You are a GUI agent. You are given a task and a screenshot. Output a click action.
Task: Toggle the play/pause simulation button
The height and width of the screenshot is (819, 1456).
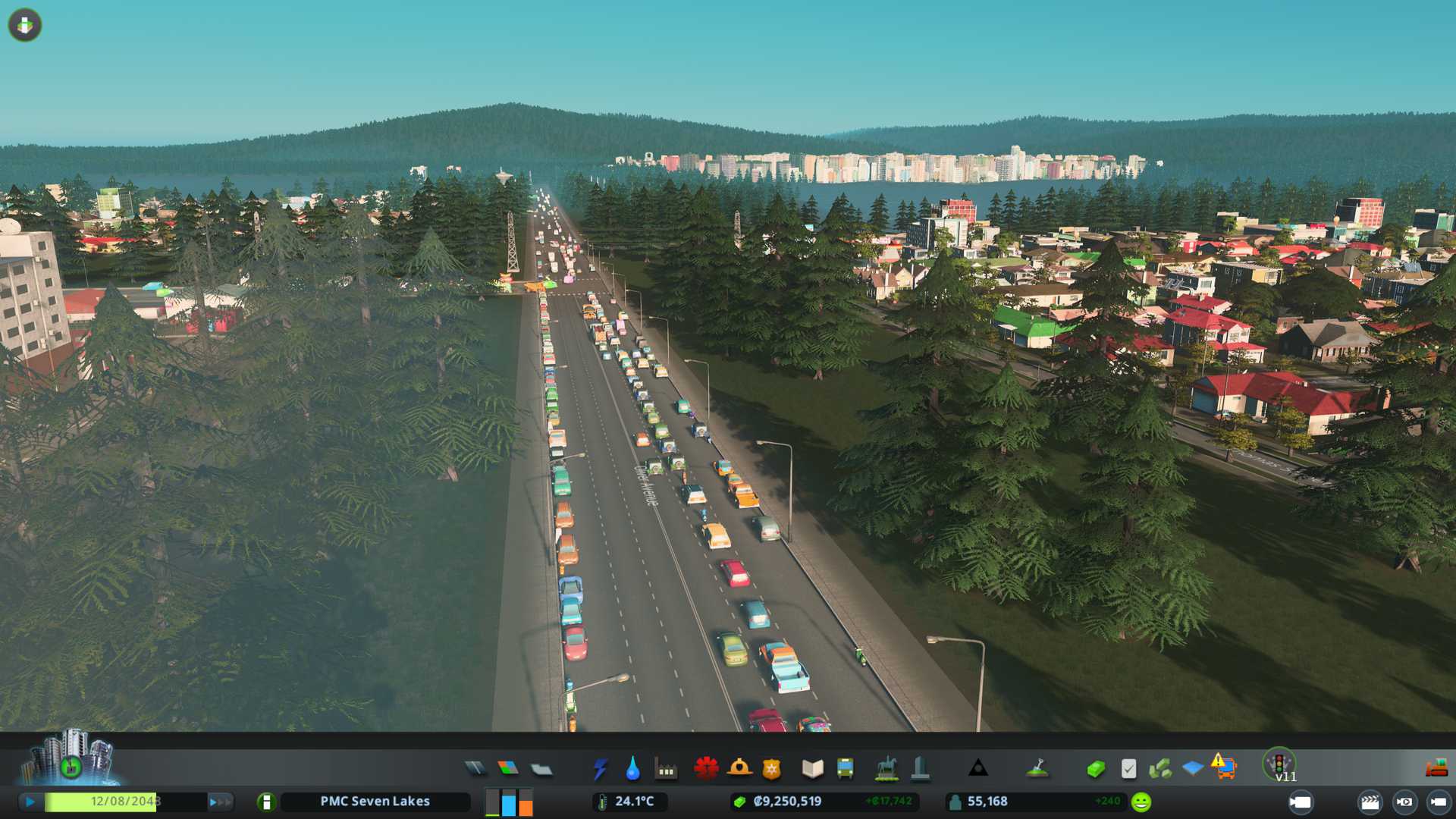coord(30,802)
